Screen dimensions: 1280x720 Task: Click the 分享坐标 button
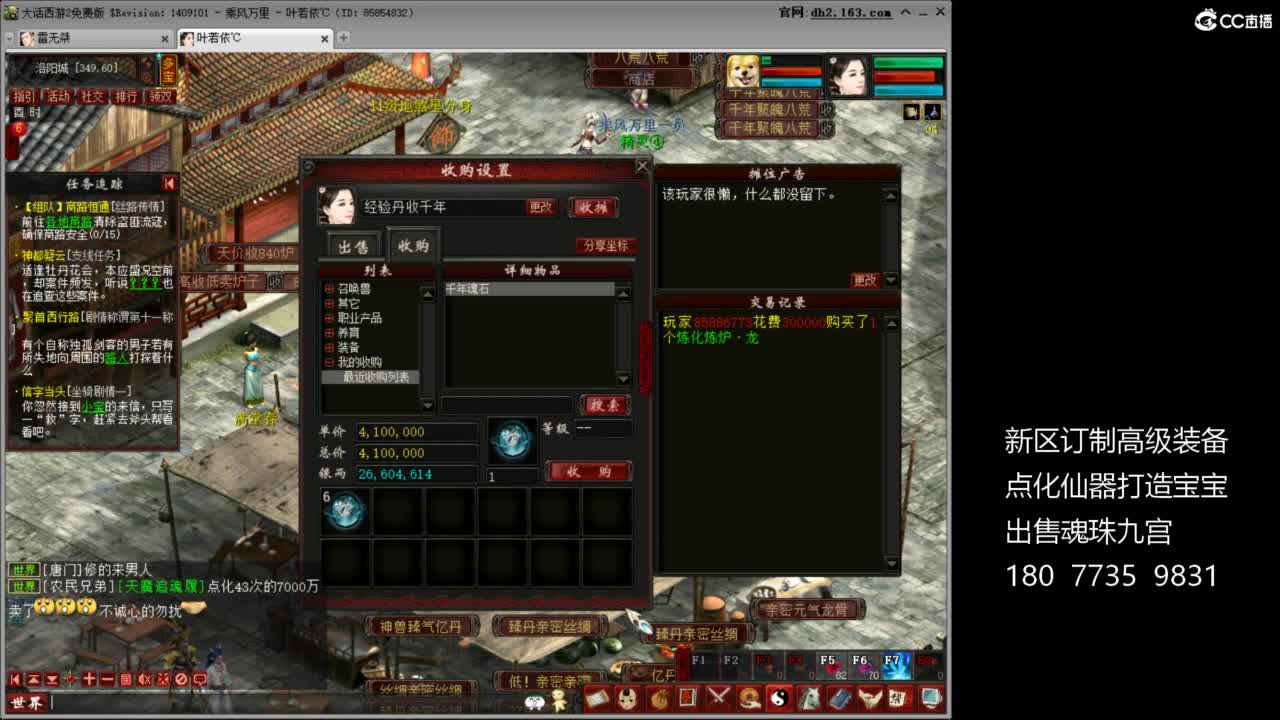coord(607,245)
